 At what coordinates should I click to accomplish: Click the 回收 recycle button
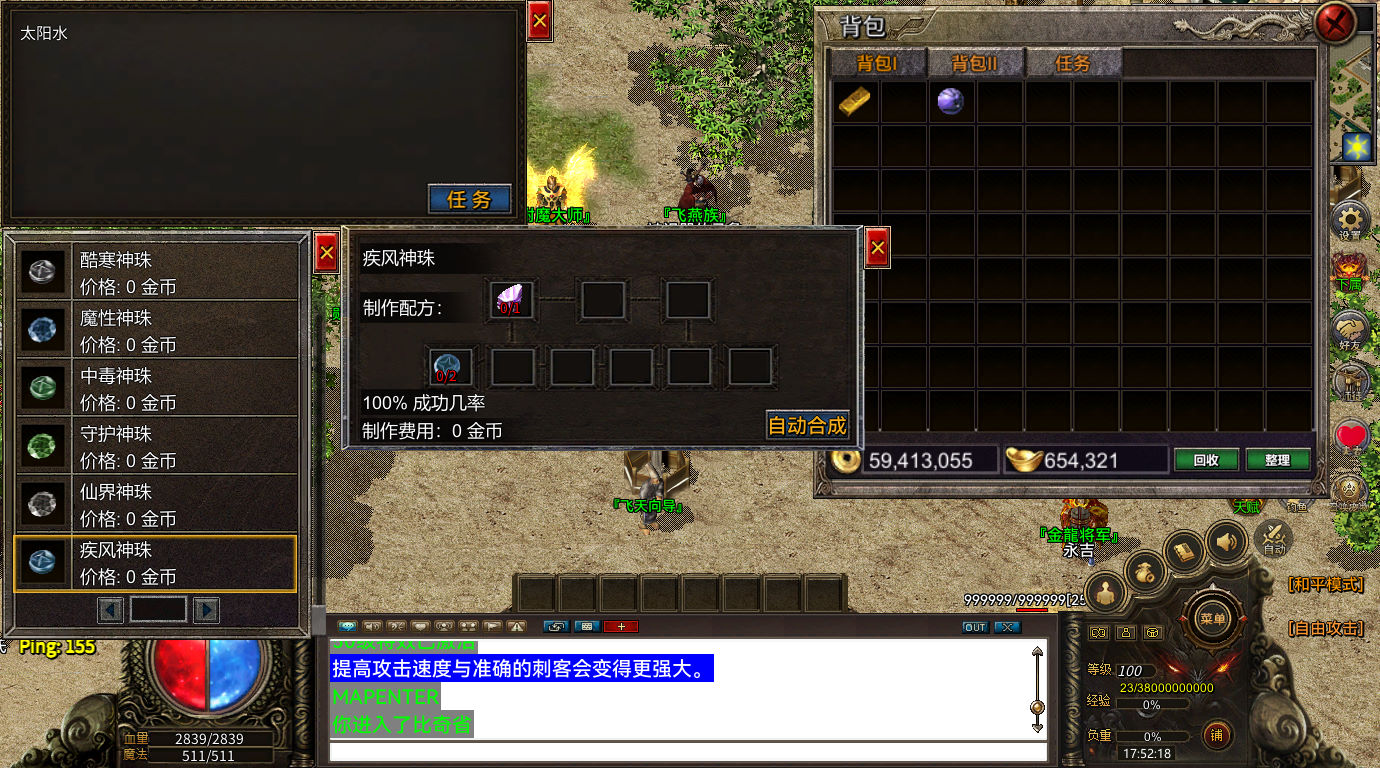1206,460
